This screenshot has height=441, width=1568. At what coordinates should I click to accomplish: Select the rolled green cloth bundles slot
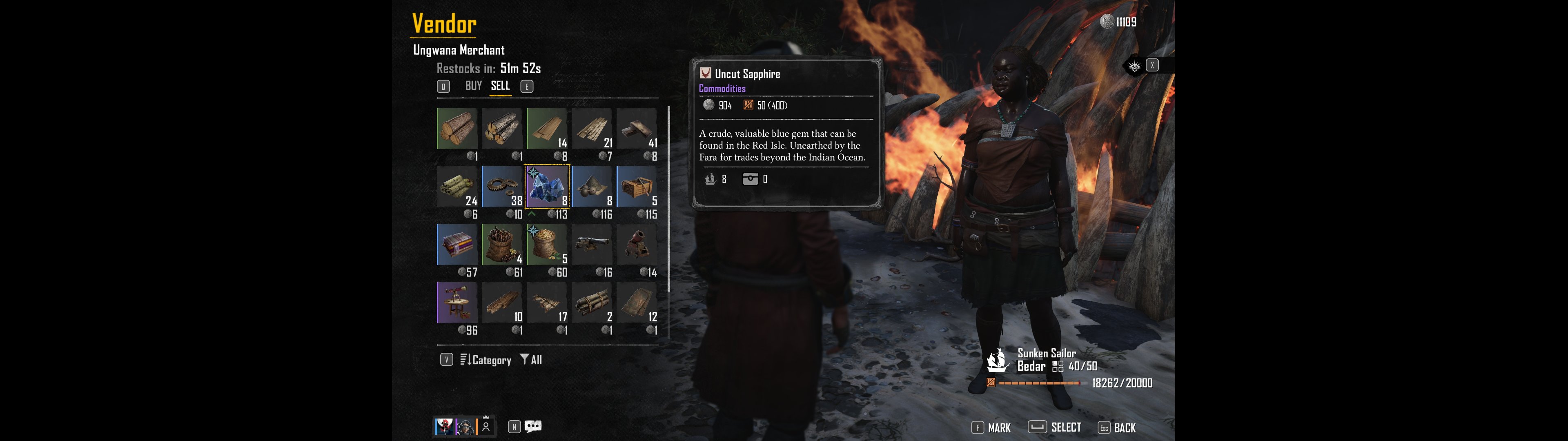457,186
